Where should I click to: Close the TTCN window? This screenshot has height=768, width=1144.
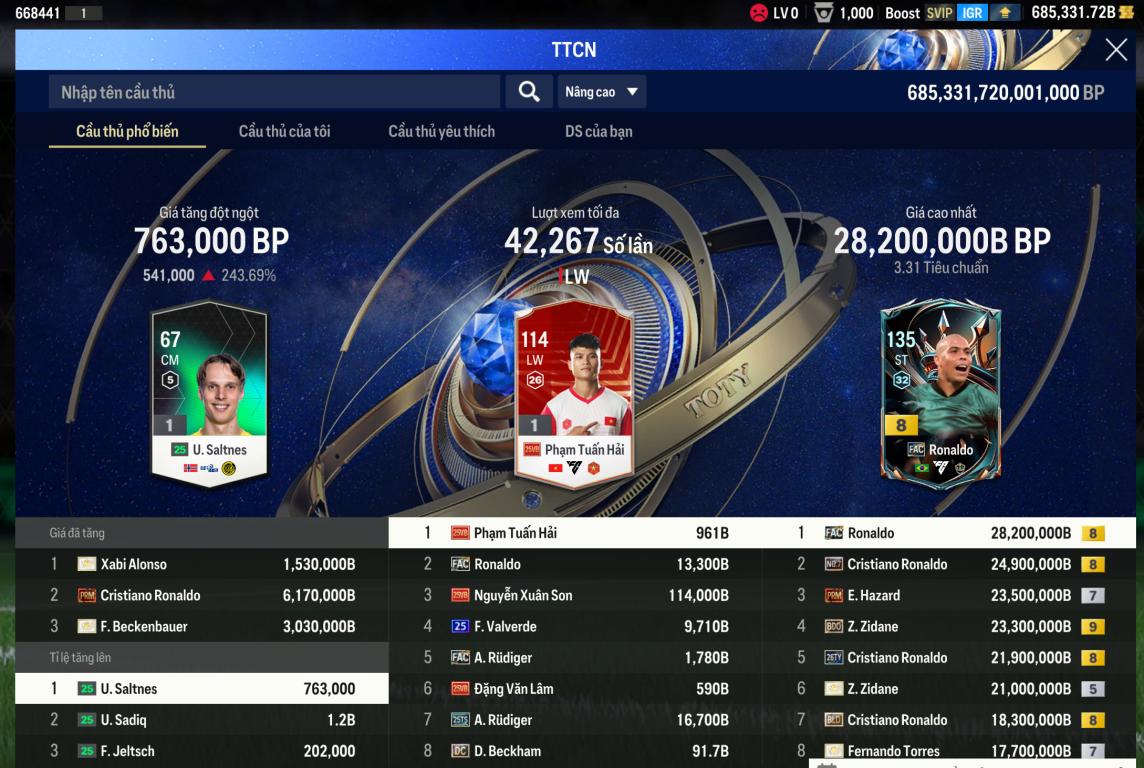click(x=1116, y=50)
